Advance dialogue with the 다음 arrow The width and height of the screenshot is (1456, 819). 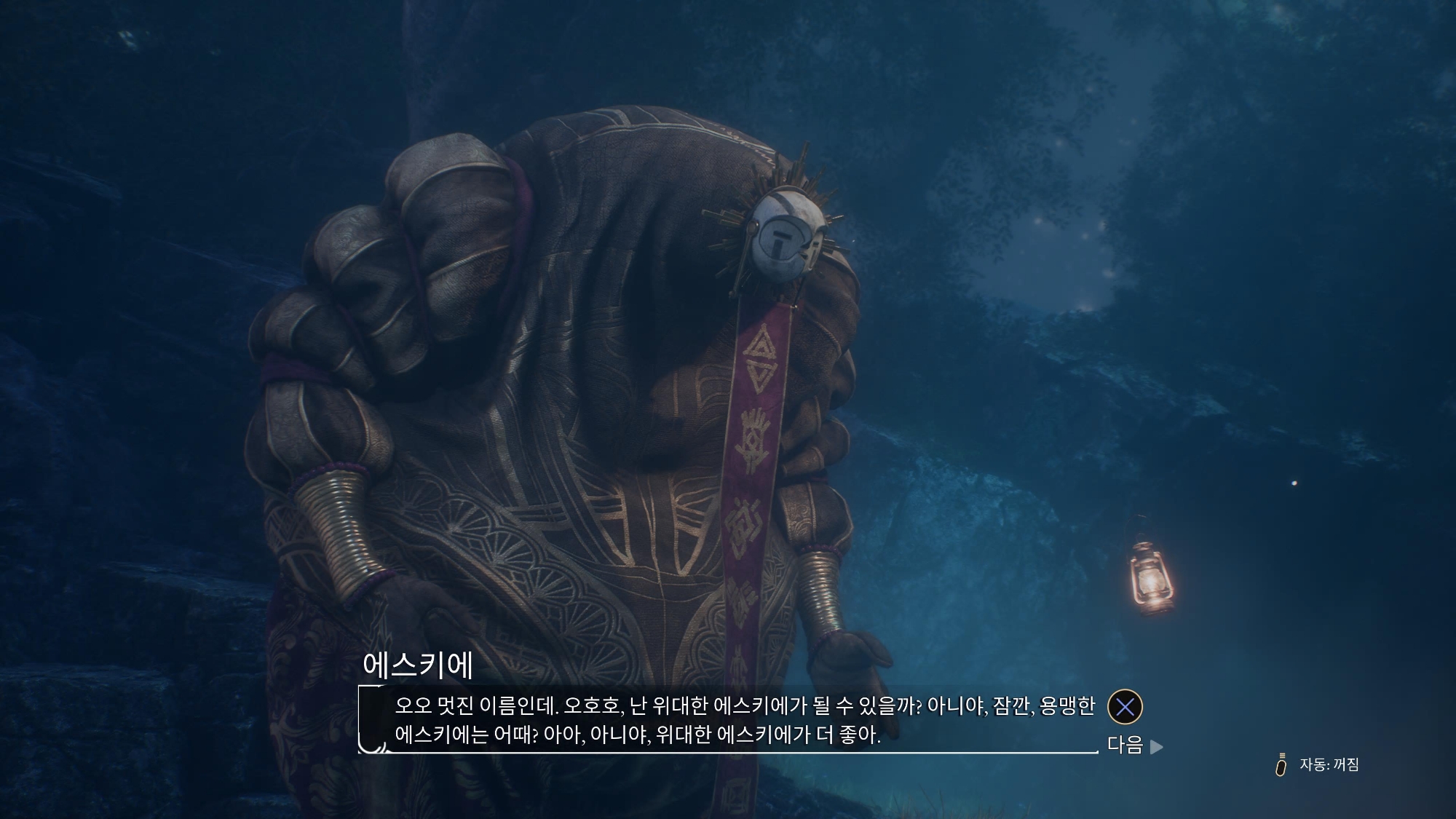(1155, 746)
